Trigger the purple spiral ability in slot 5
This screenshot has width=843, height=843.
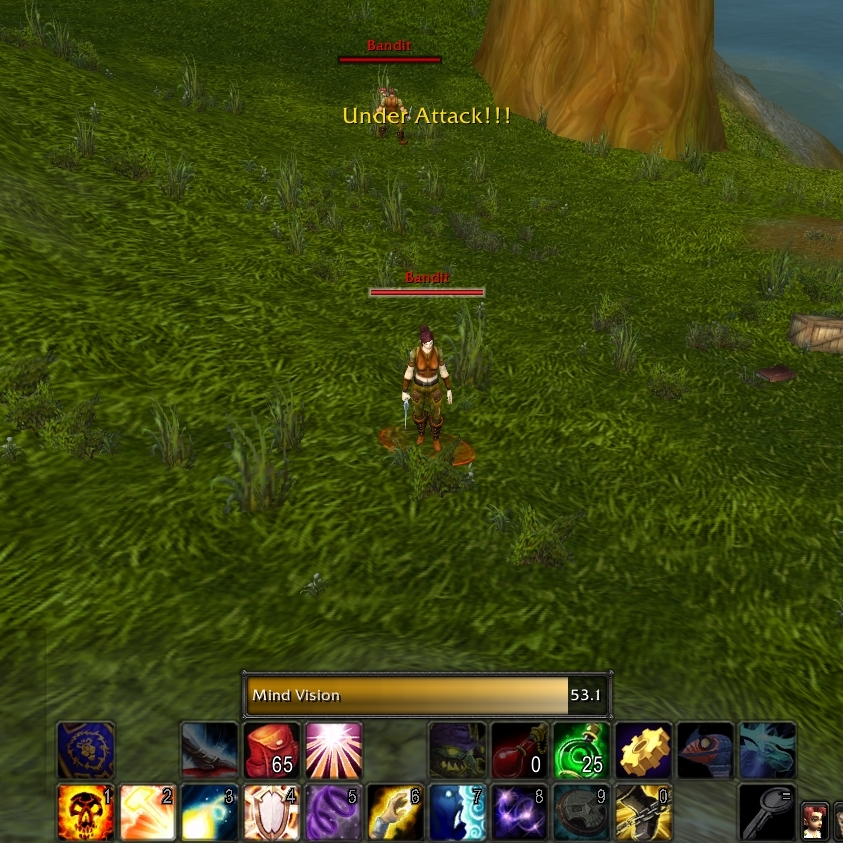point(334,812)
